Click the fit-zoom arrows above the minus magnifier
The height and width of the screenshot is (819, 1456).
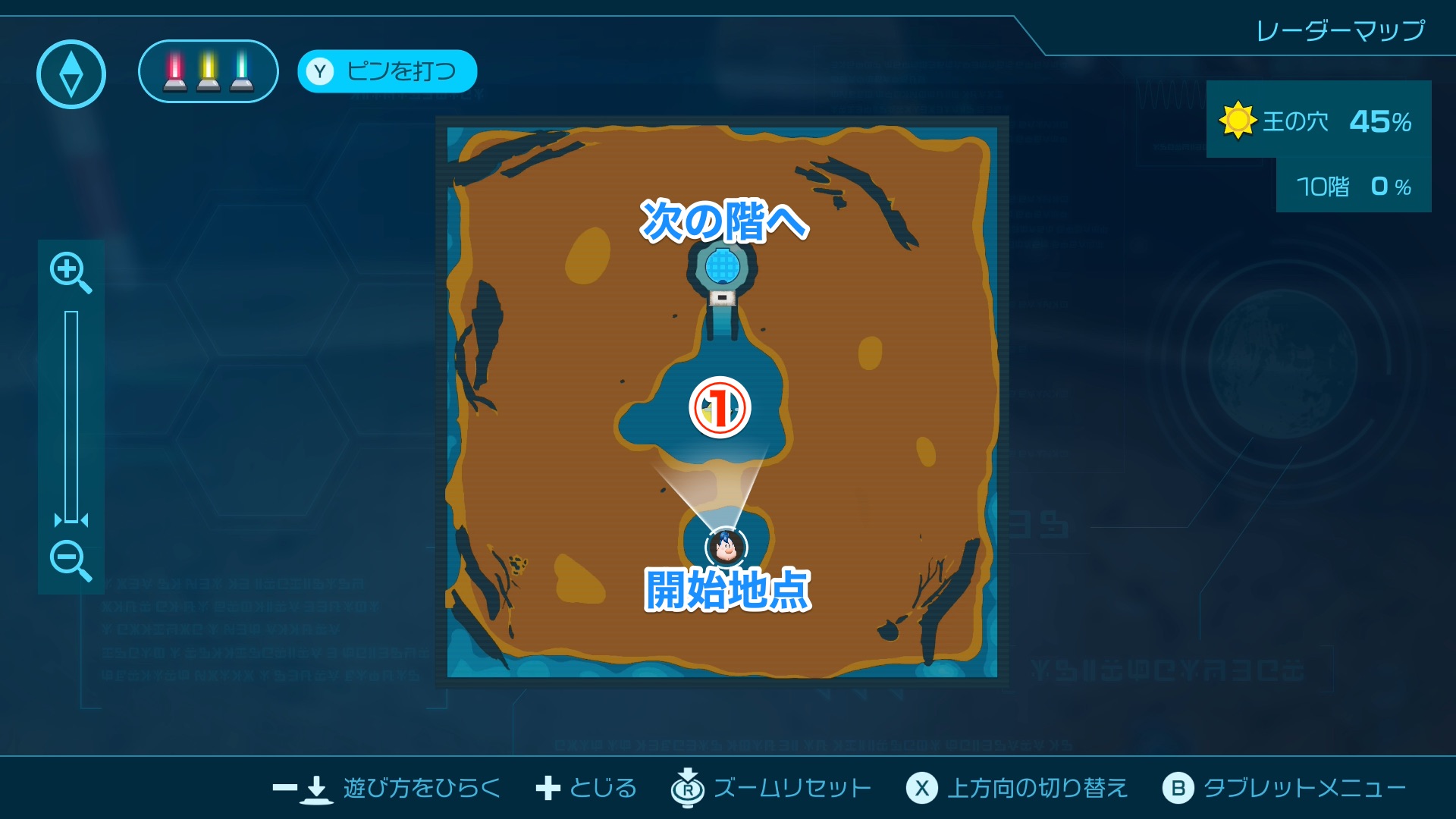pyautogui.click(x=71, y=522)
